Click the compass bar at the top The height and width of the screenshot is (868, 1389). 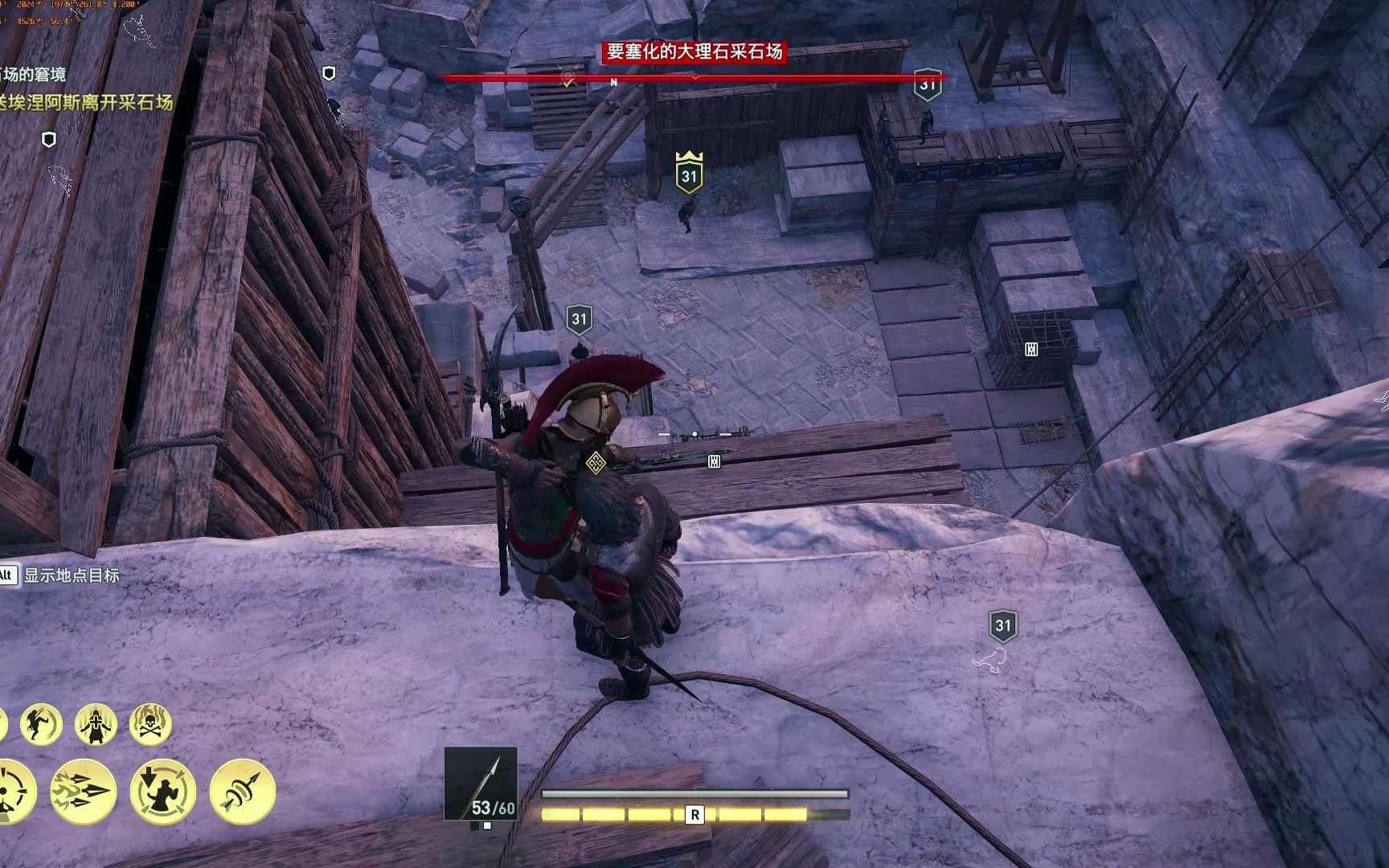point(694,79)
